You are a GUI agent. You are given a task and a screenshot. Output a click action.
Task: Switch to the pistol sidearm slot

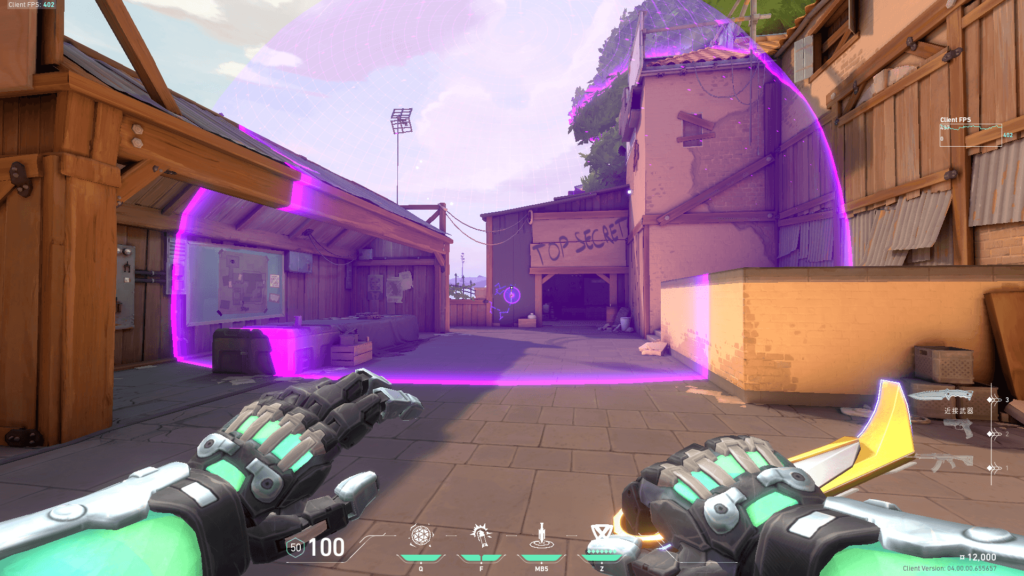click(958, 428)
